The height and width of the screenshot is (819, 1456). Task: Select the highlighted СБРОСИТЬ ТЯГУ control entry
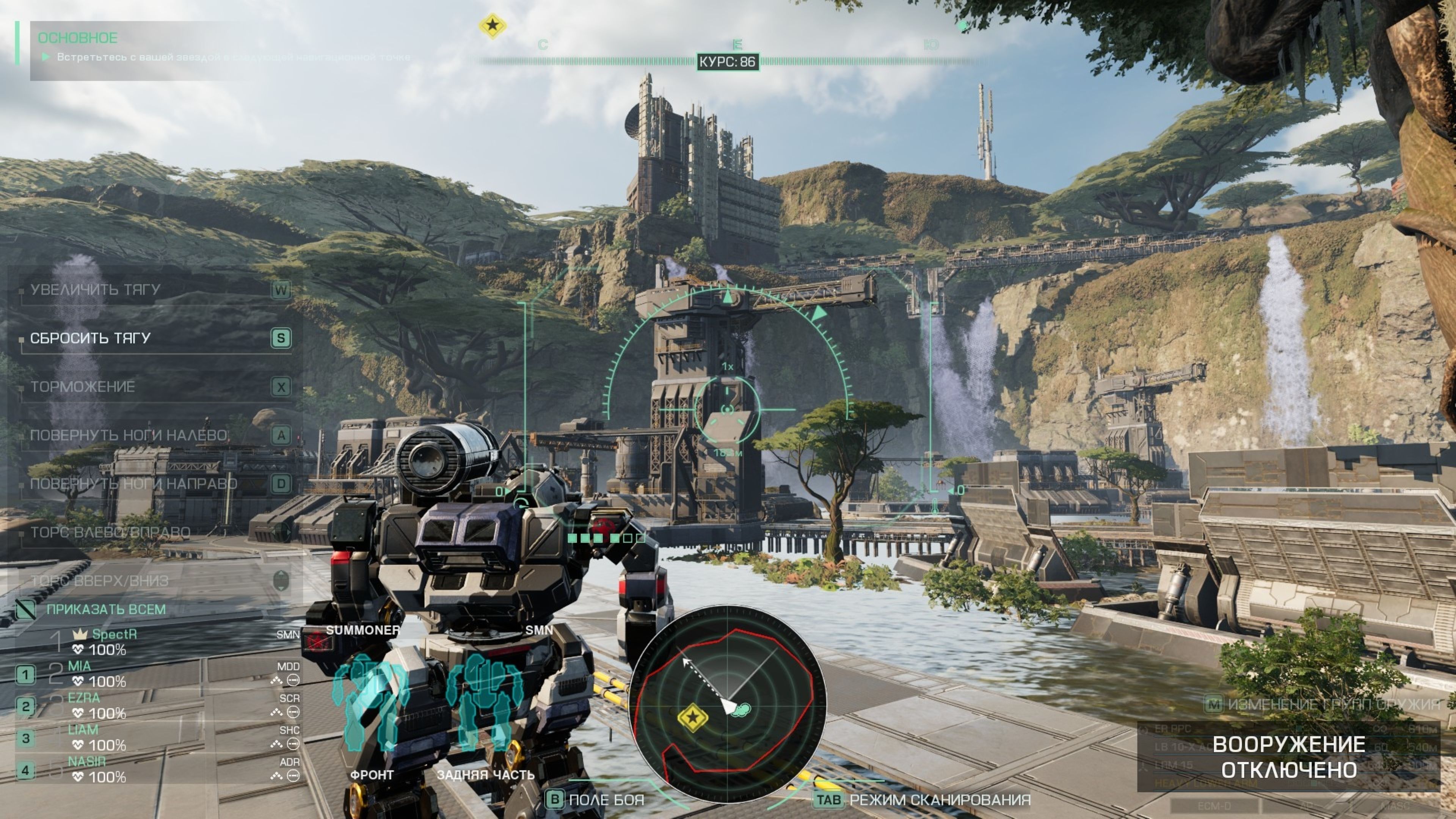[x=91, y=338]
